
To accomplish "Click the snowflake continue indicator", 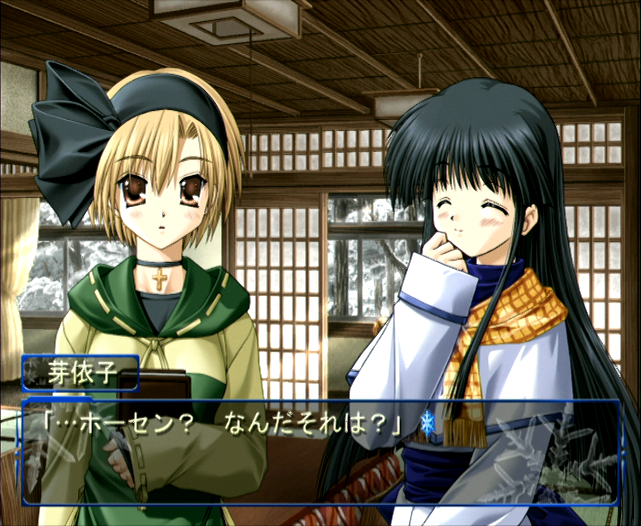I will pos(428,421).
